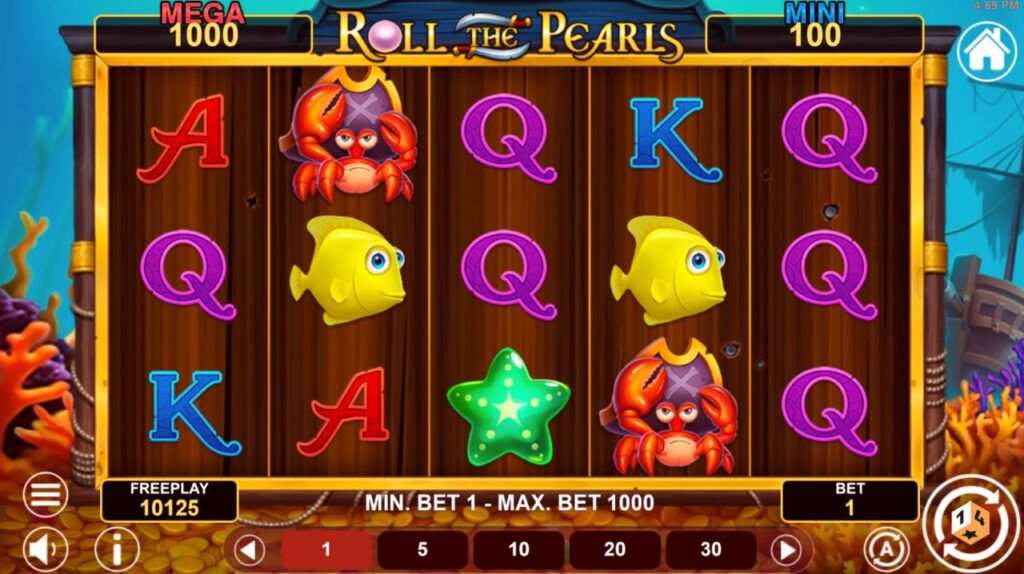This screenshot has width=1024, height=574.
Task: Activate the autoplay button
Action: point(883,549)
